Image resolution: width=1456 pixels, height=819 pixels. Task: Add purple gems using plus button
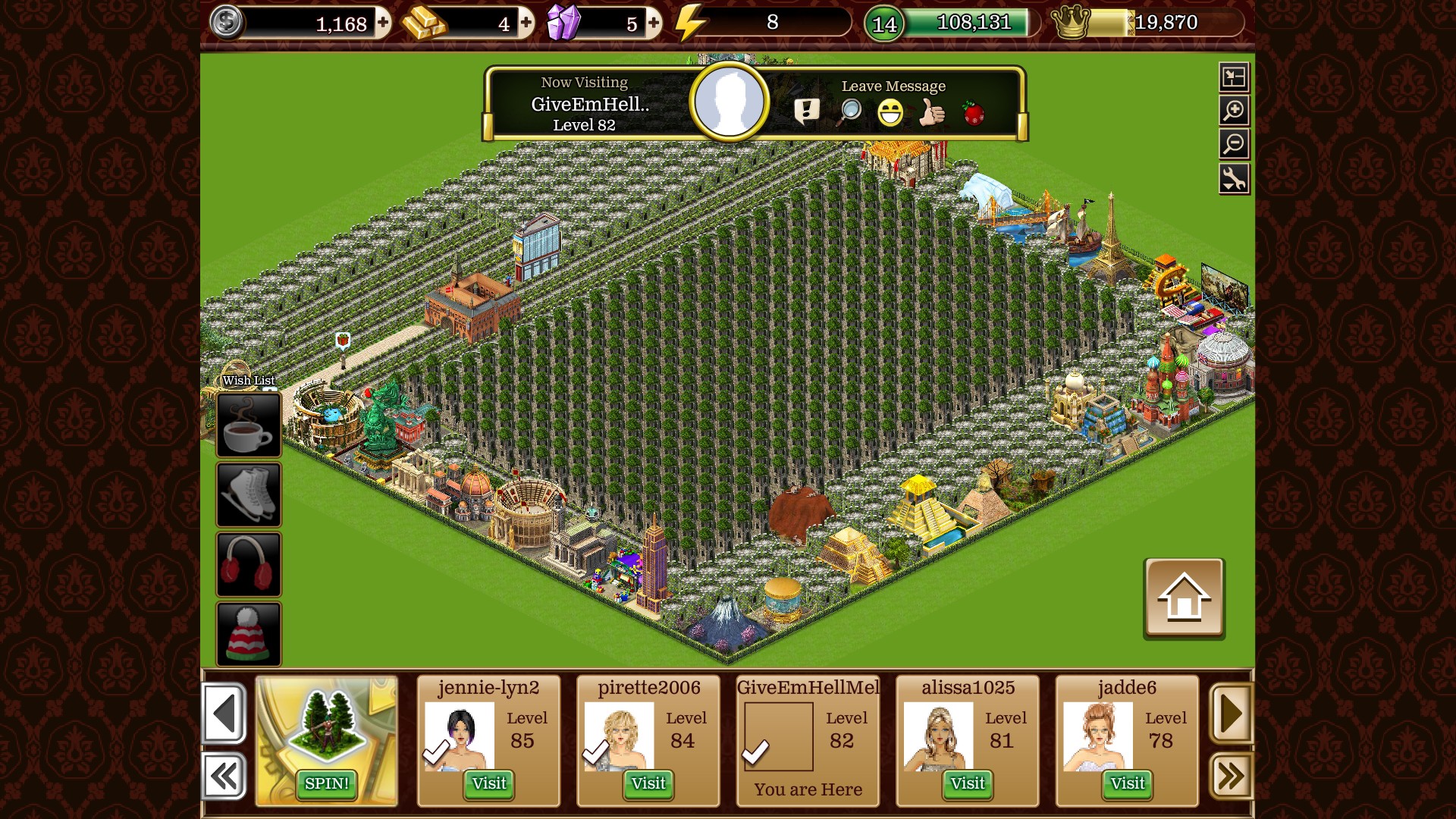click(x=653, y=23)
